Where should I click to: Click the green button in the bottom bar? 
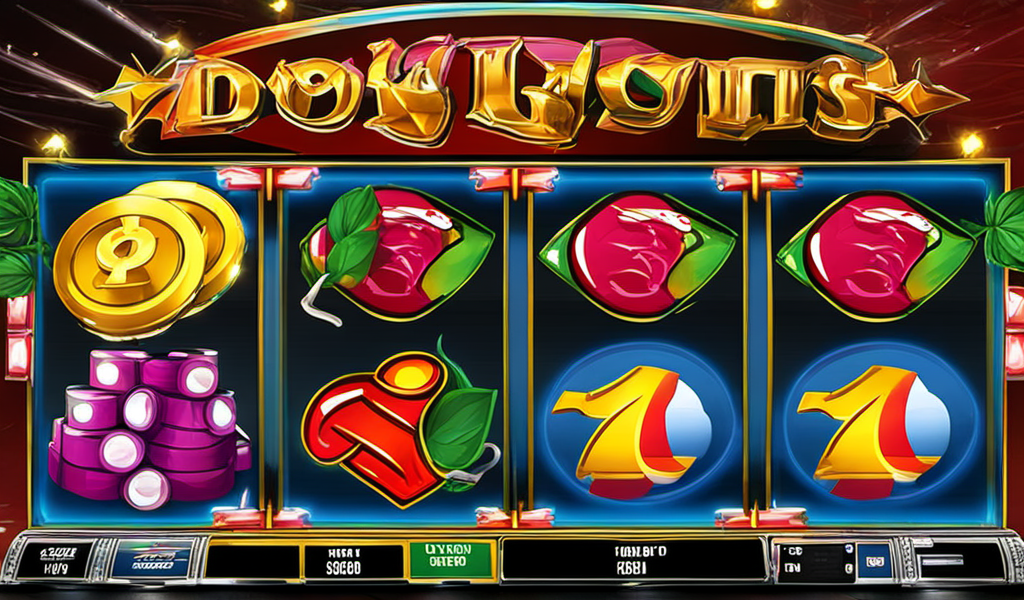(452, 561)
